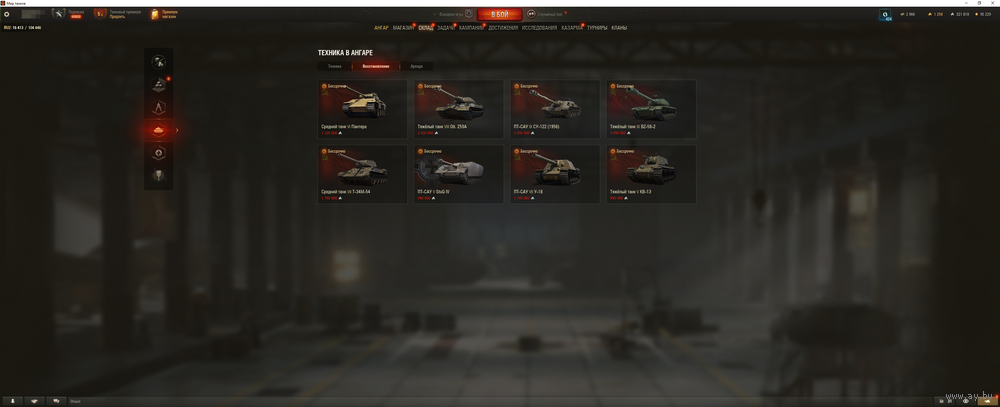Select the КВ-13 heavy tank card

point(651,173)
